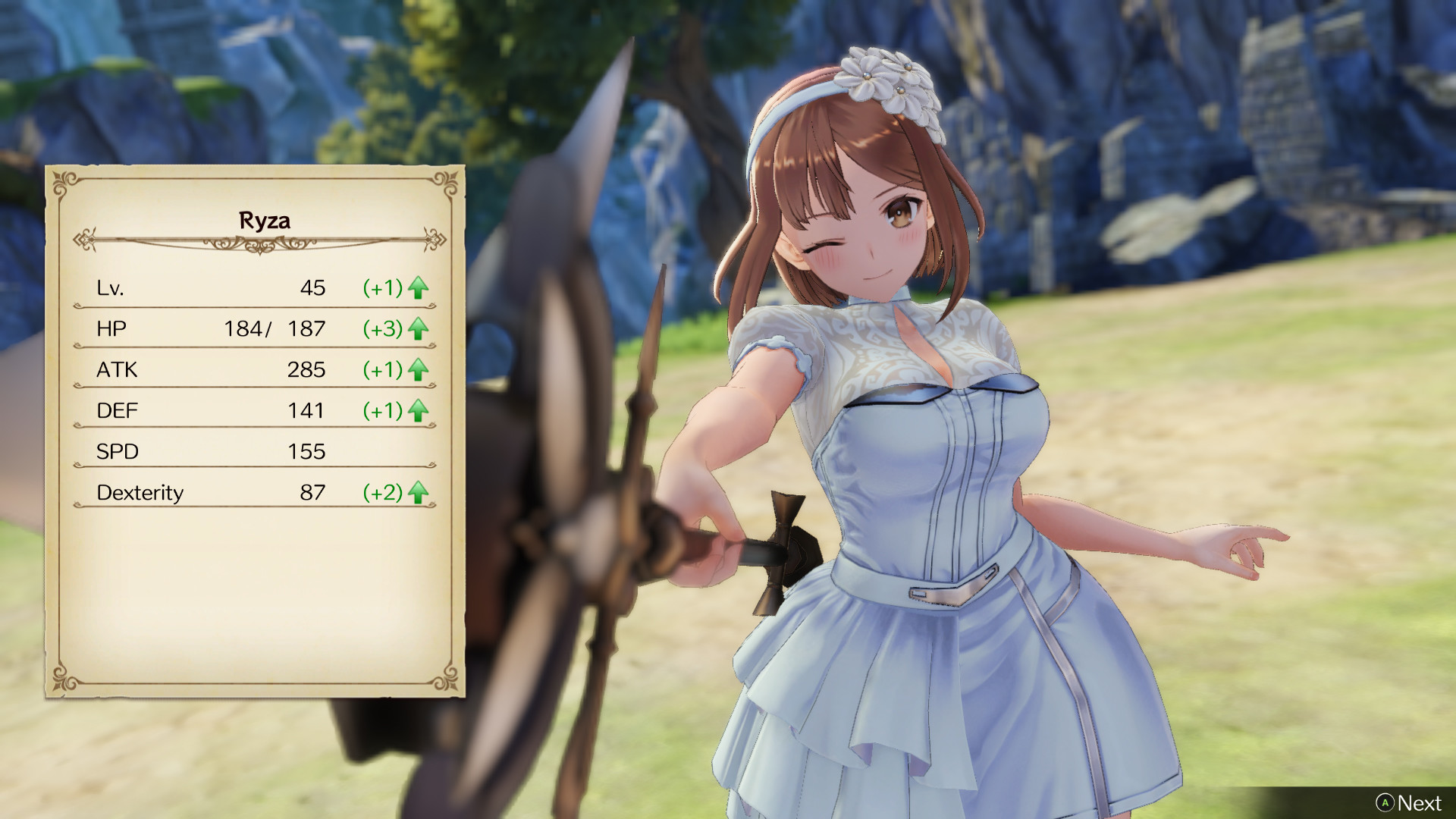
Task: Click the HP value 184/187 bar
Action: click(275, 329)
